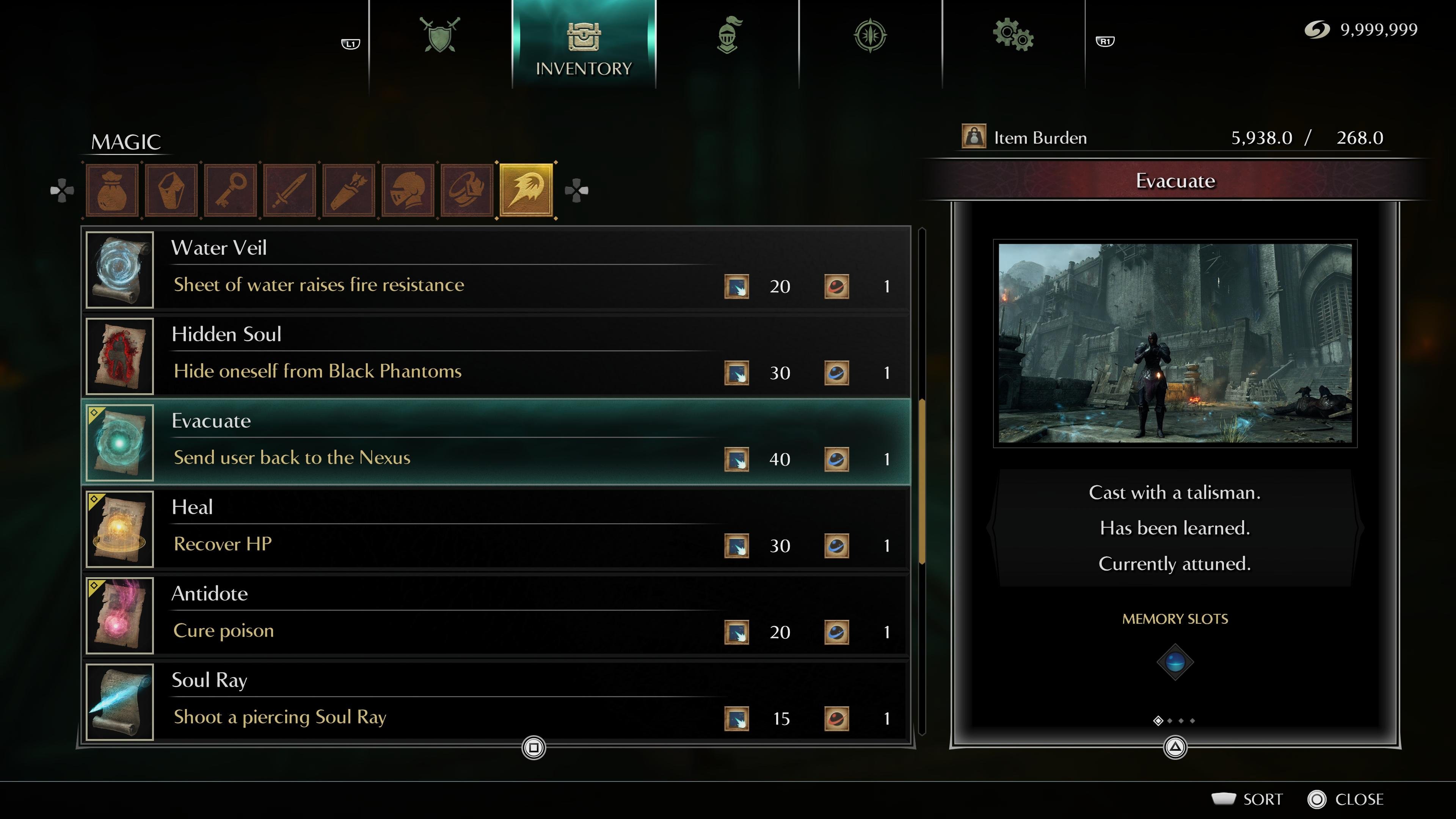Viewport: 1456px width, 819px height.
Task: Switch to the key items category
Action: [231, 190]
